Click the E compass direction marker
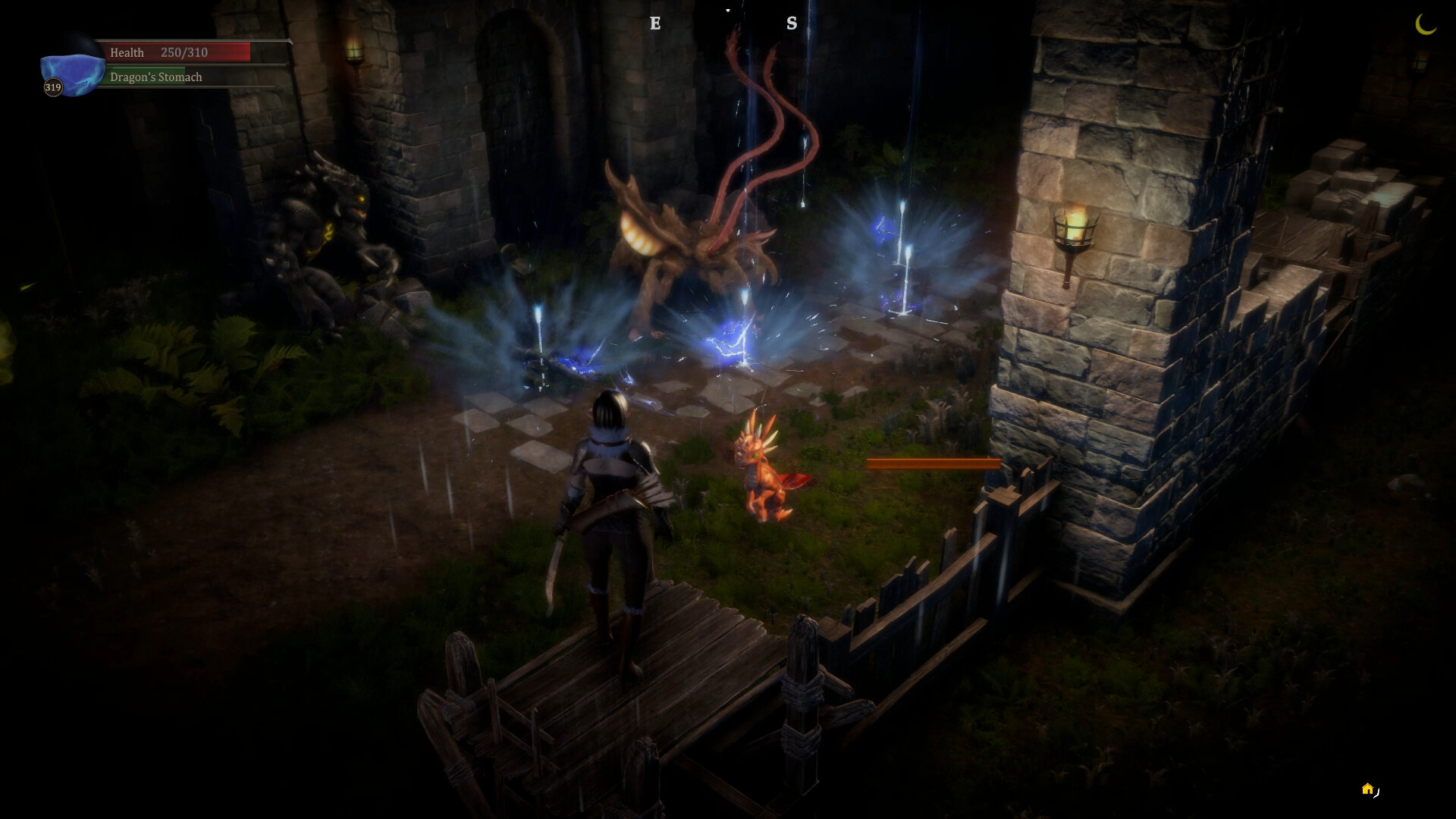The height and width of the screenshot is (819, 1456). pos(654,24)
